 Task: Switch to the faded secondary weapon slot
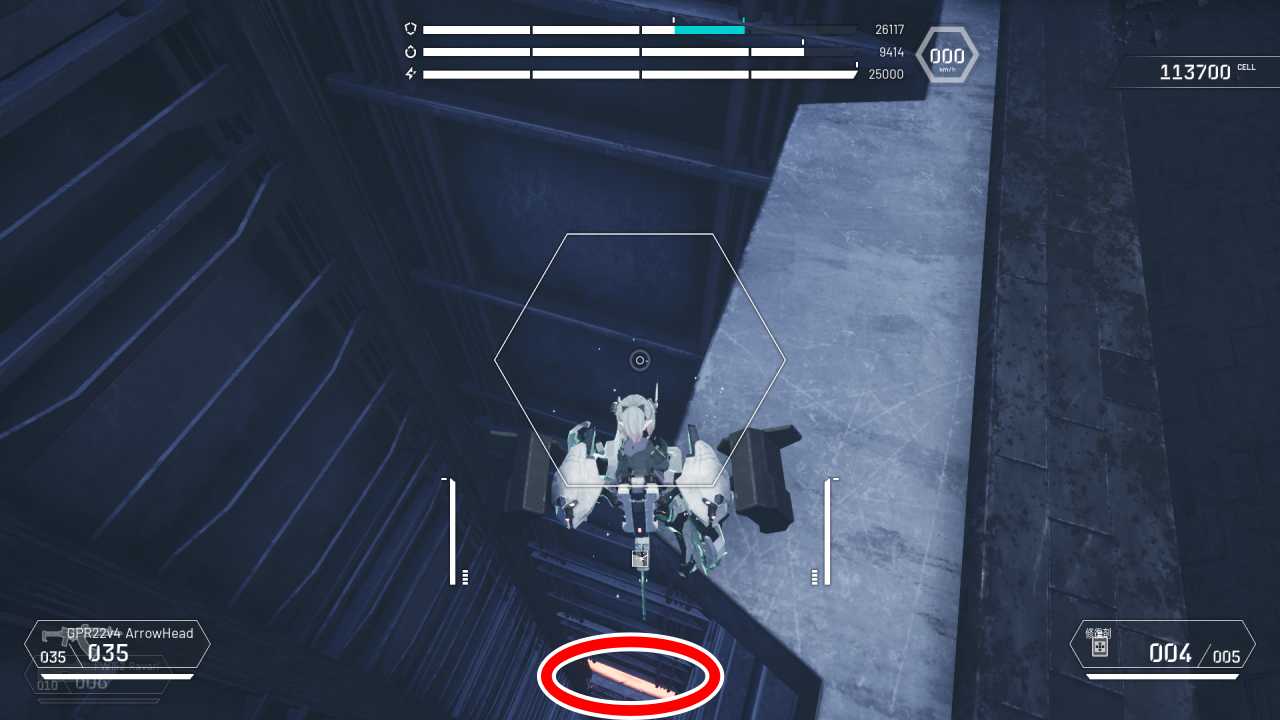(x=98, y=685)
